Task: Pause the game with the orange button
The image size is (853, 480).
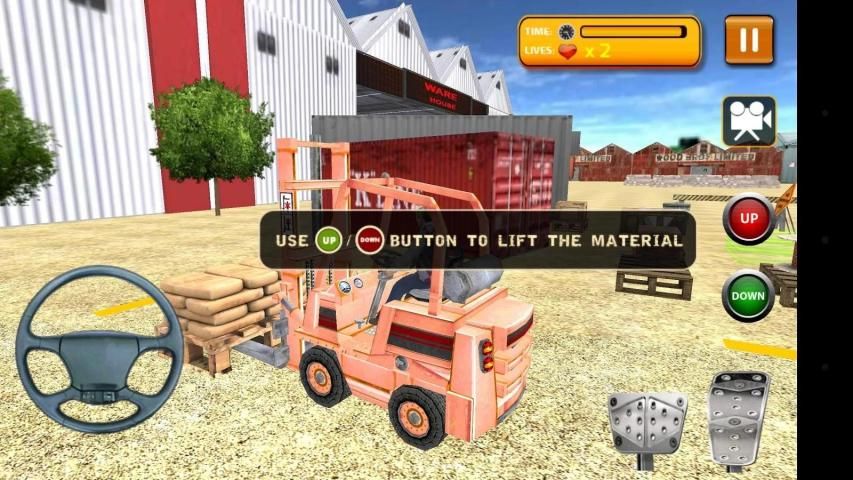Action: click(x=748, y=40)
